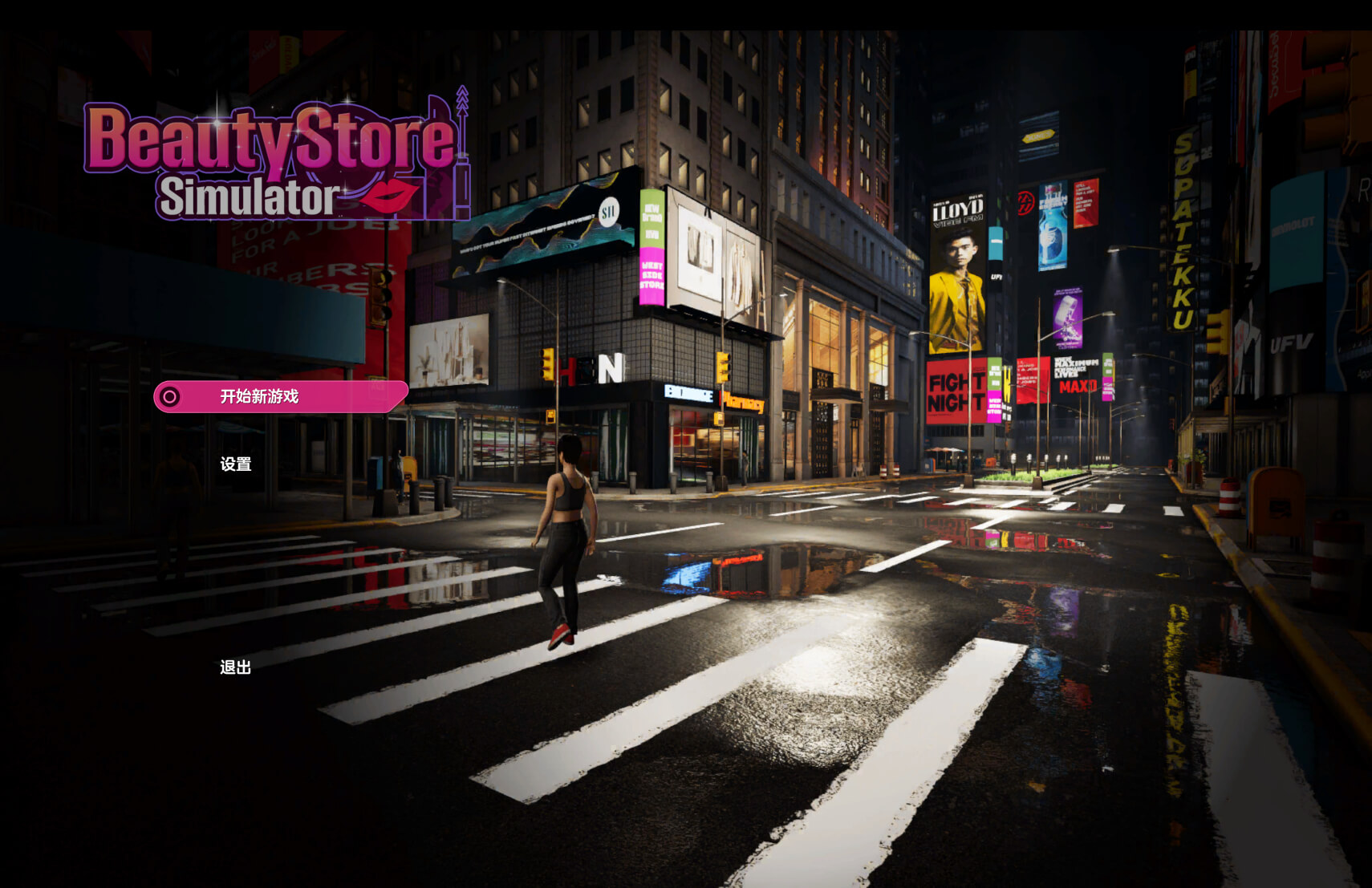
Task: Open the 设置 settings menu option
Action: tap(233, 463)
